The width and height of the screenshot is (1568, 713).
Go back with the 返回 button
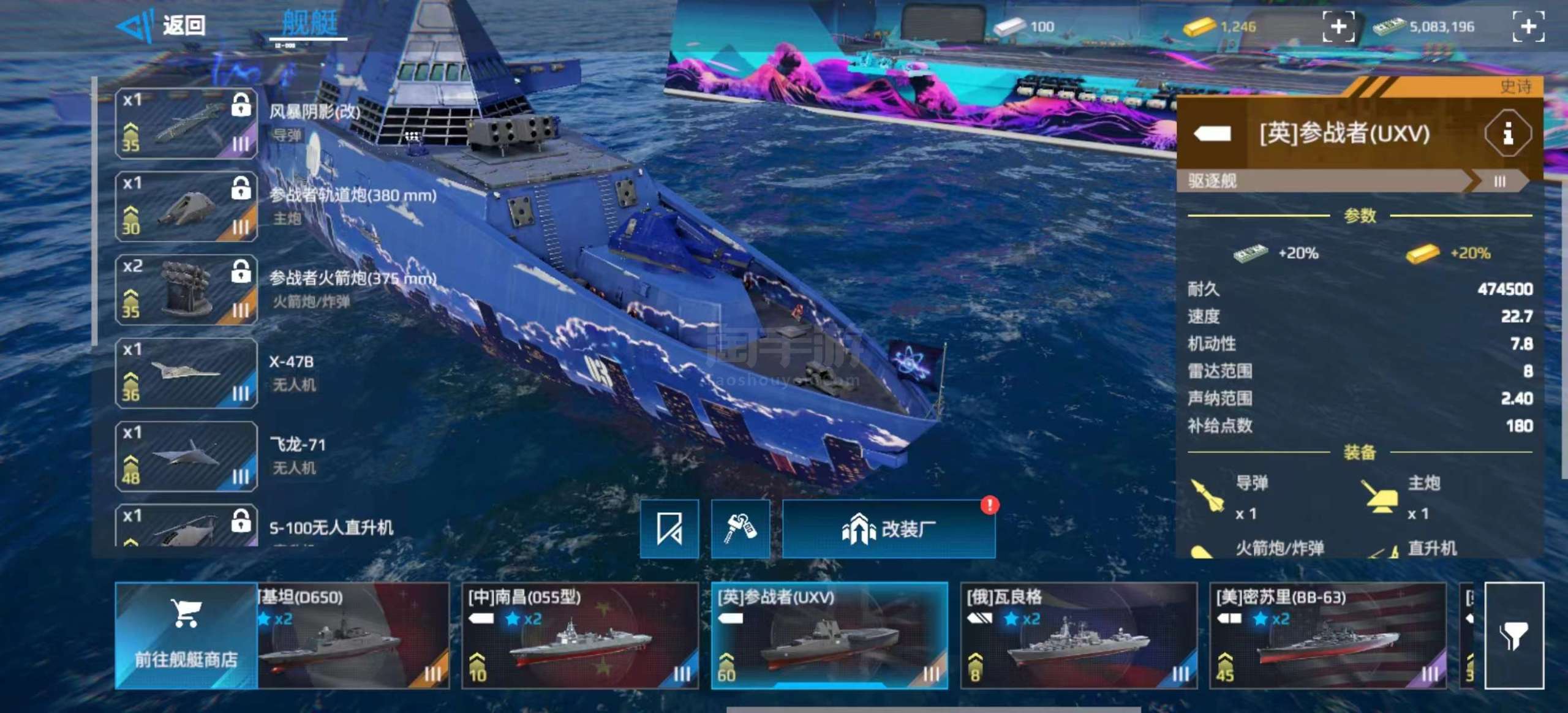tap(162, 26)
